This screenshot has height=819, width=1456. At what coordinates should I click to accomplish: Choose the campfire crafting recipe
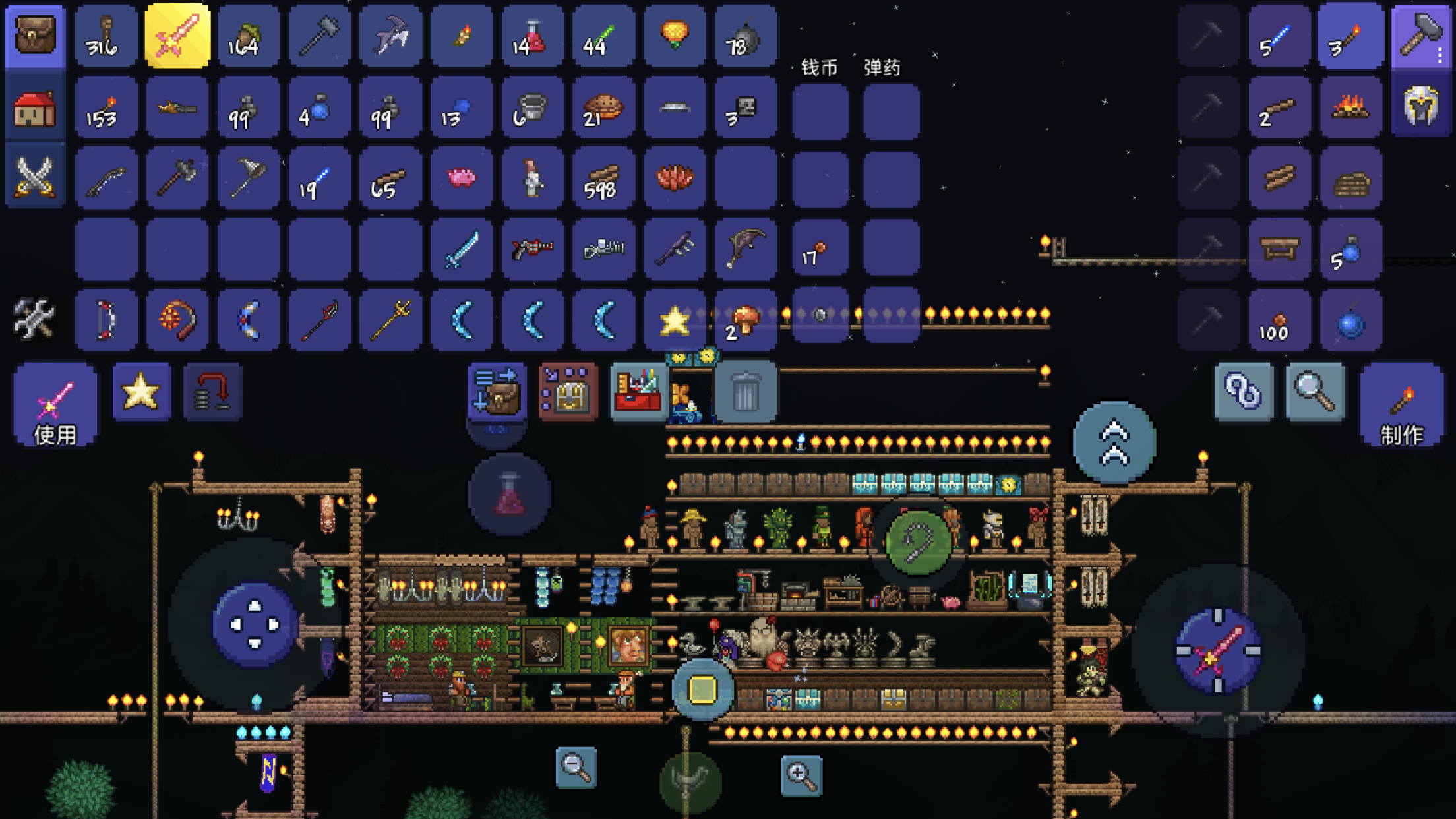[x=1350, y=107]
